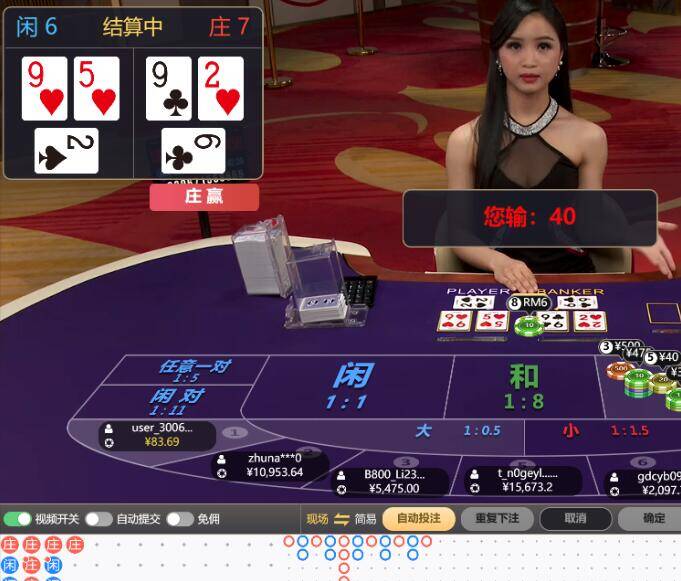Place a bet on 闲对 1:11
This screenshot has width=681, height=581.
[177, 400]
